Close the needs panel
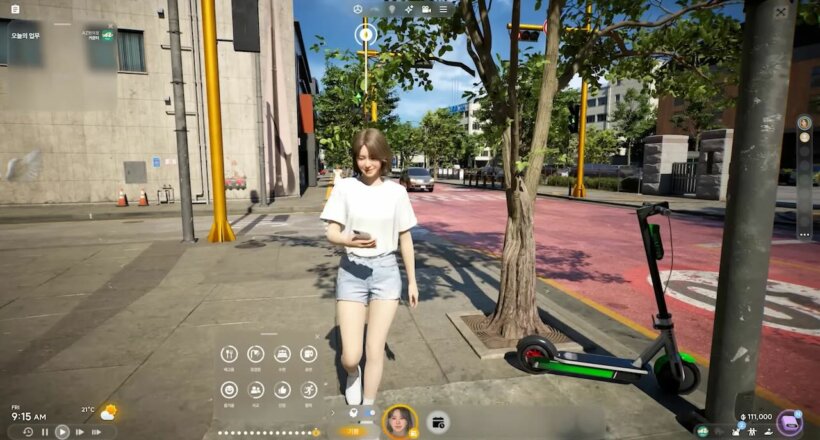820x440 pixels. coord(318,337)
